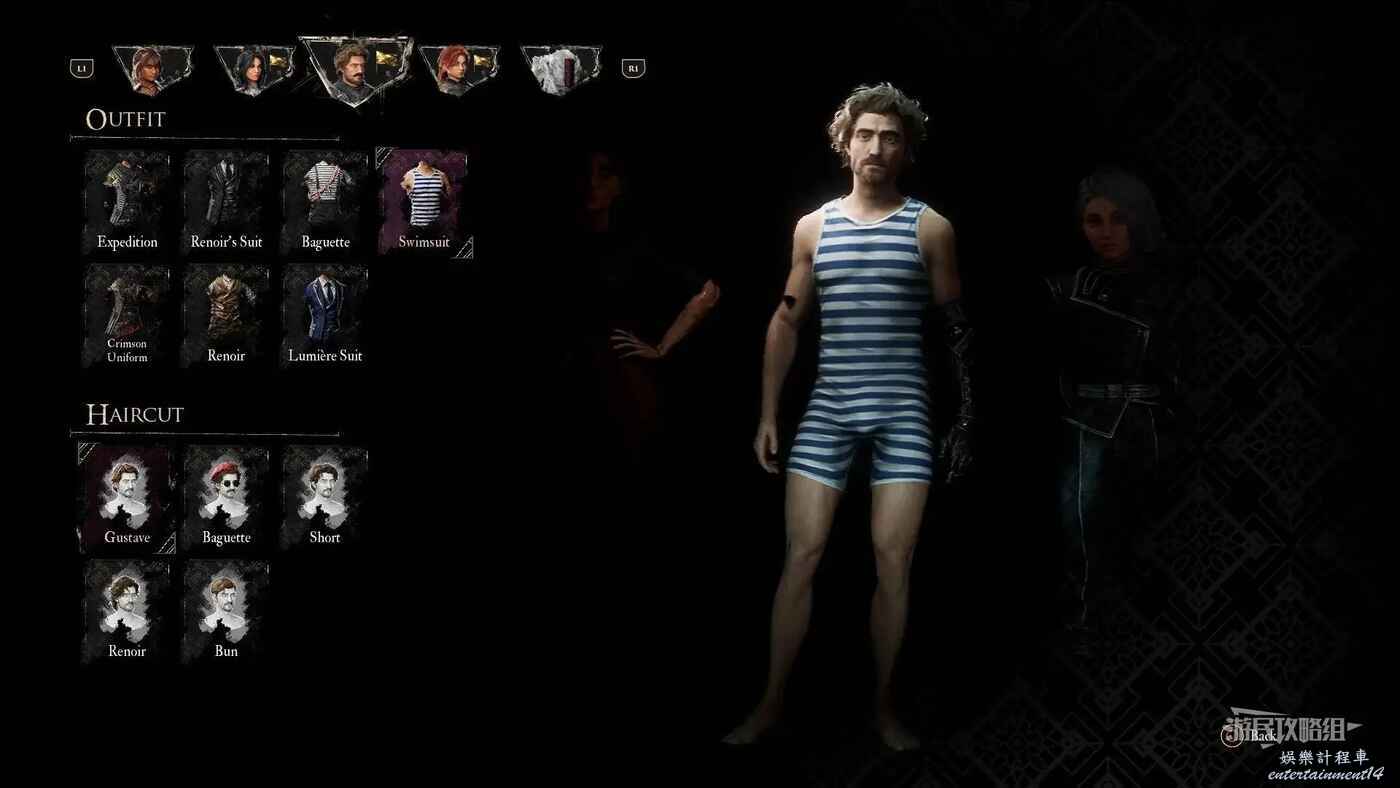Switch to the red-haired character tab
The height and width of the screenshot is (788, 1400).
458,68
